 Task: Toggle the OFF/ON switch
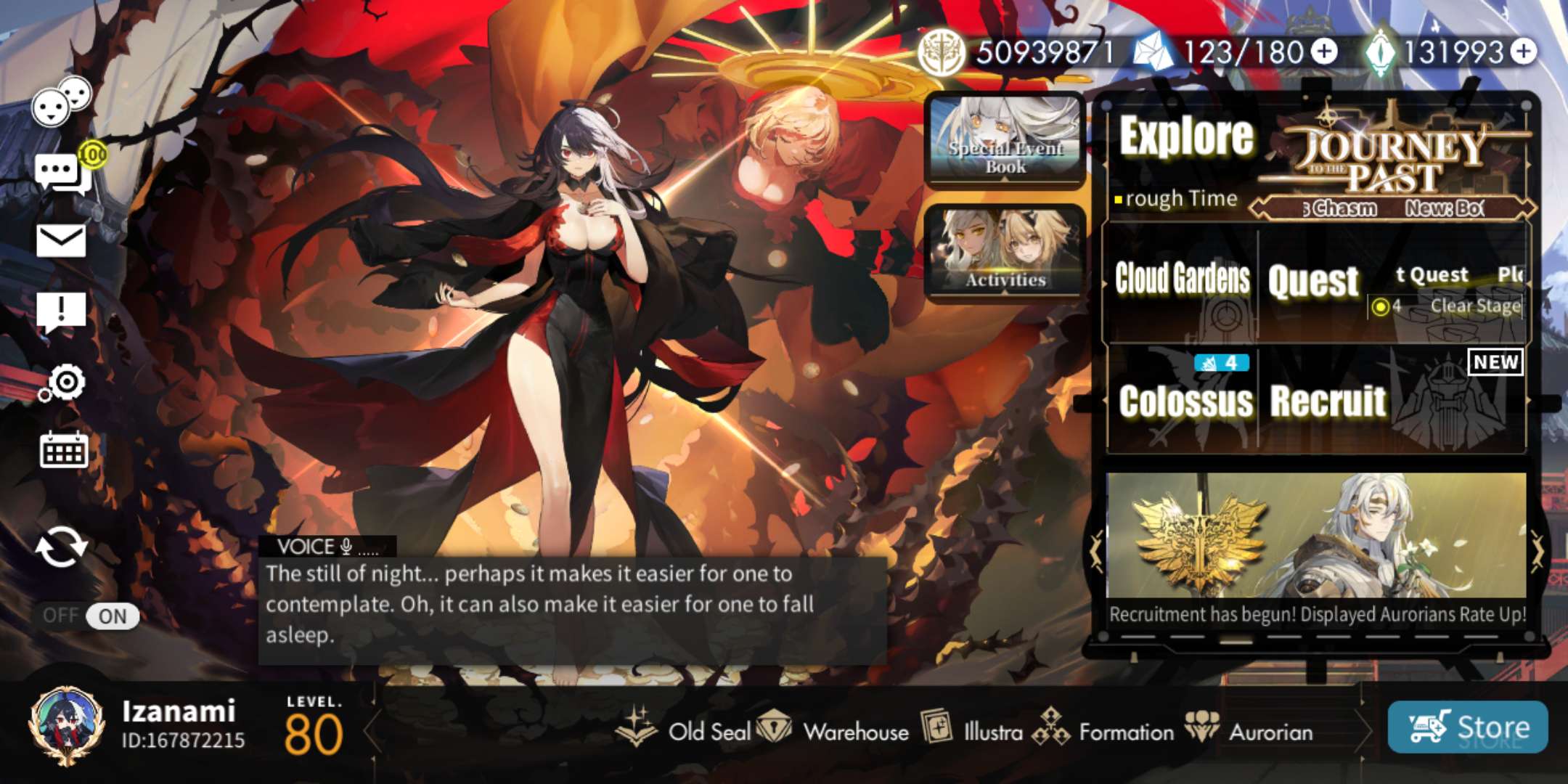point(90,616)
